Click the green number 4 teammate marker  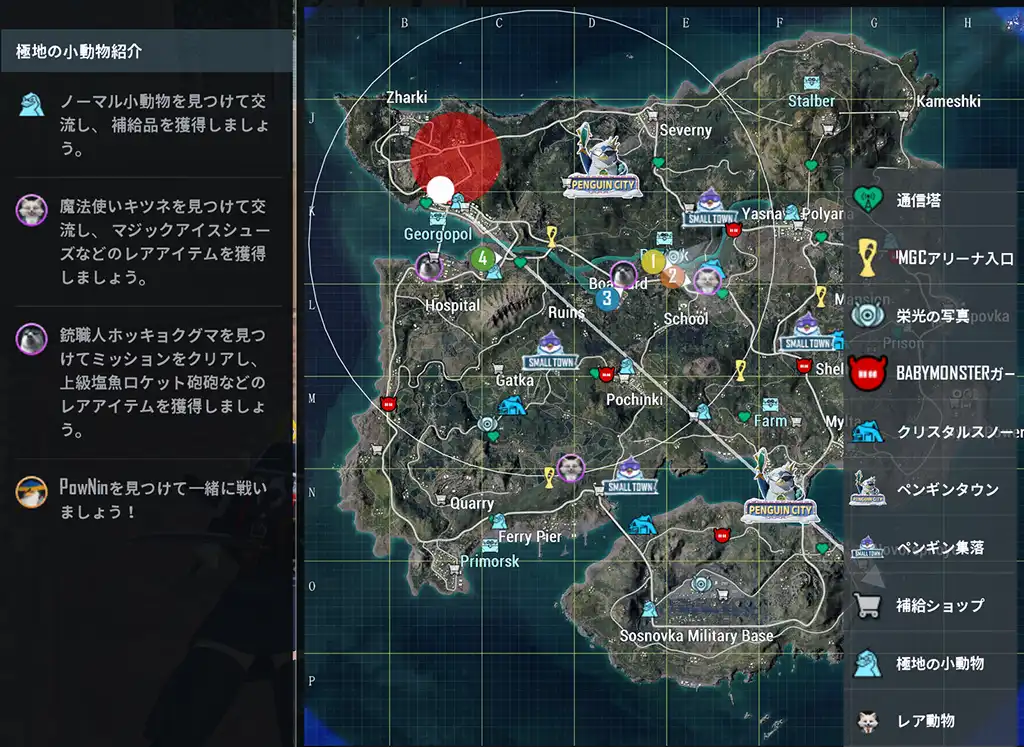(x=483, y=258)
